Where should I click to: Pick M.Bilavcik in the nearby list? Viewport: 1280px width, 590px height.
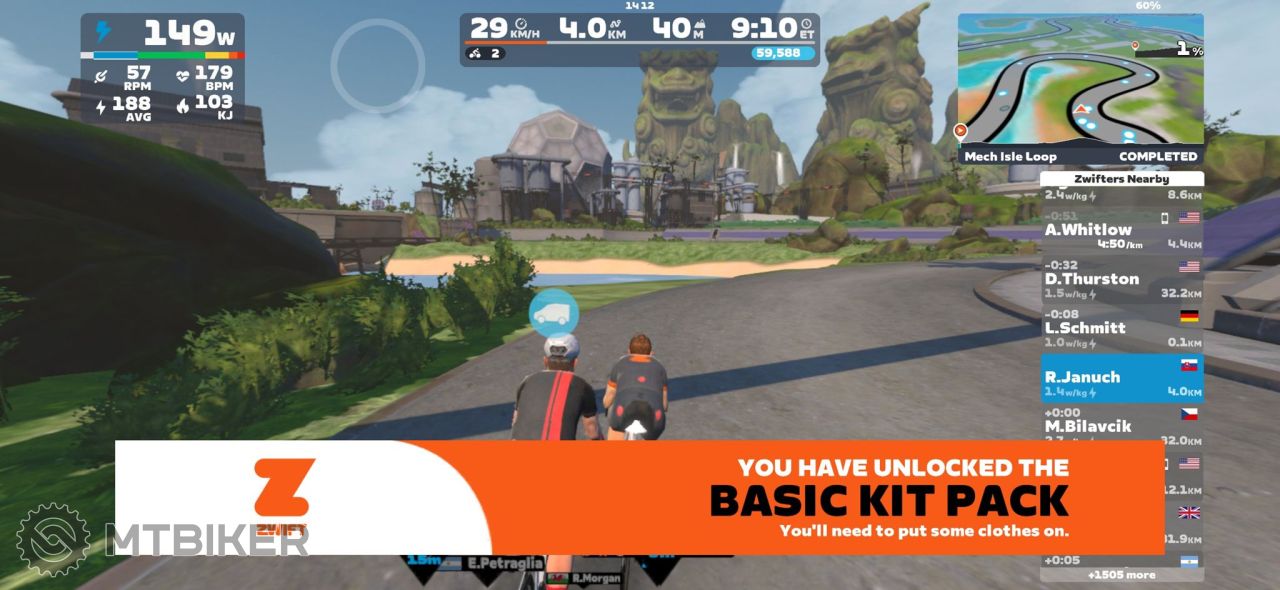coord(1121,426)
